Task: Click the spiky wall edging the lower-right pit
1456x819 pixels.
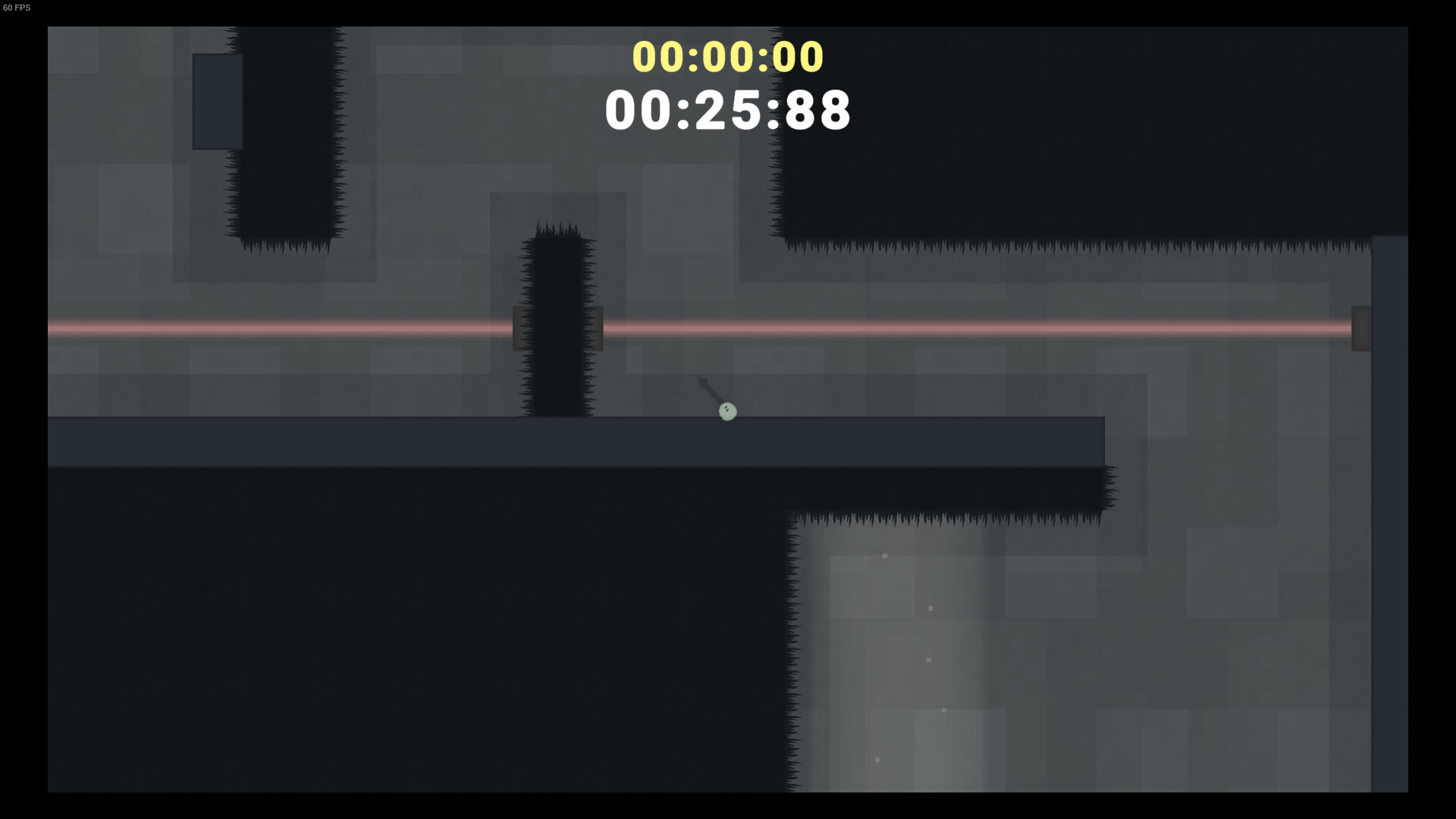Action: click(x=796, y=645)
